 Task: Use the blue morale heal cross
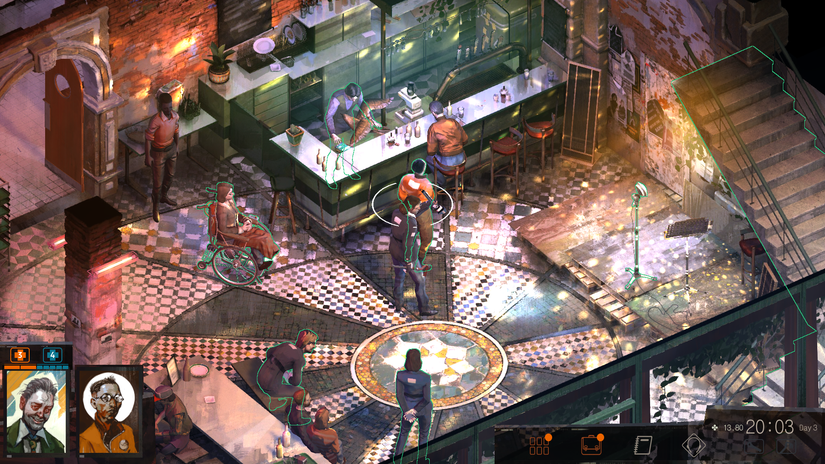(52, 354)
